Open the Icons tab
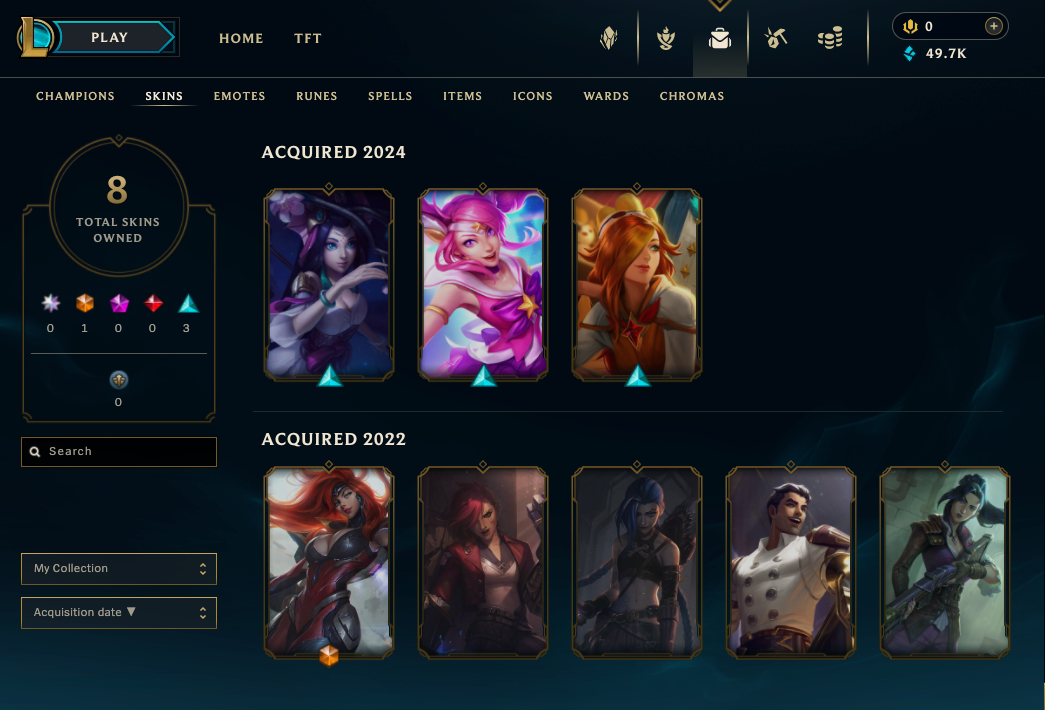 [x=533, y=96]
